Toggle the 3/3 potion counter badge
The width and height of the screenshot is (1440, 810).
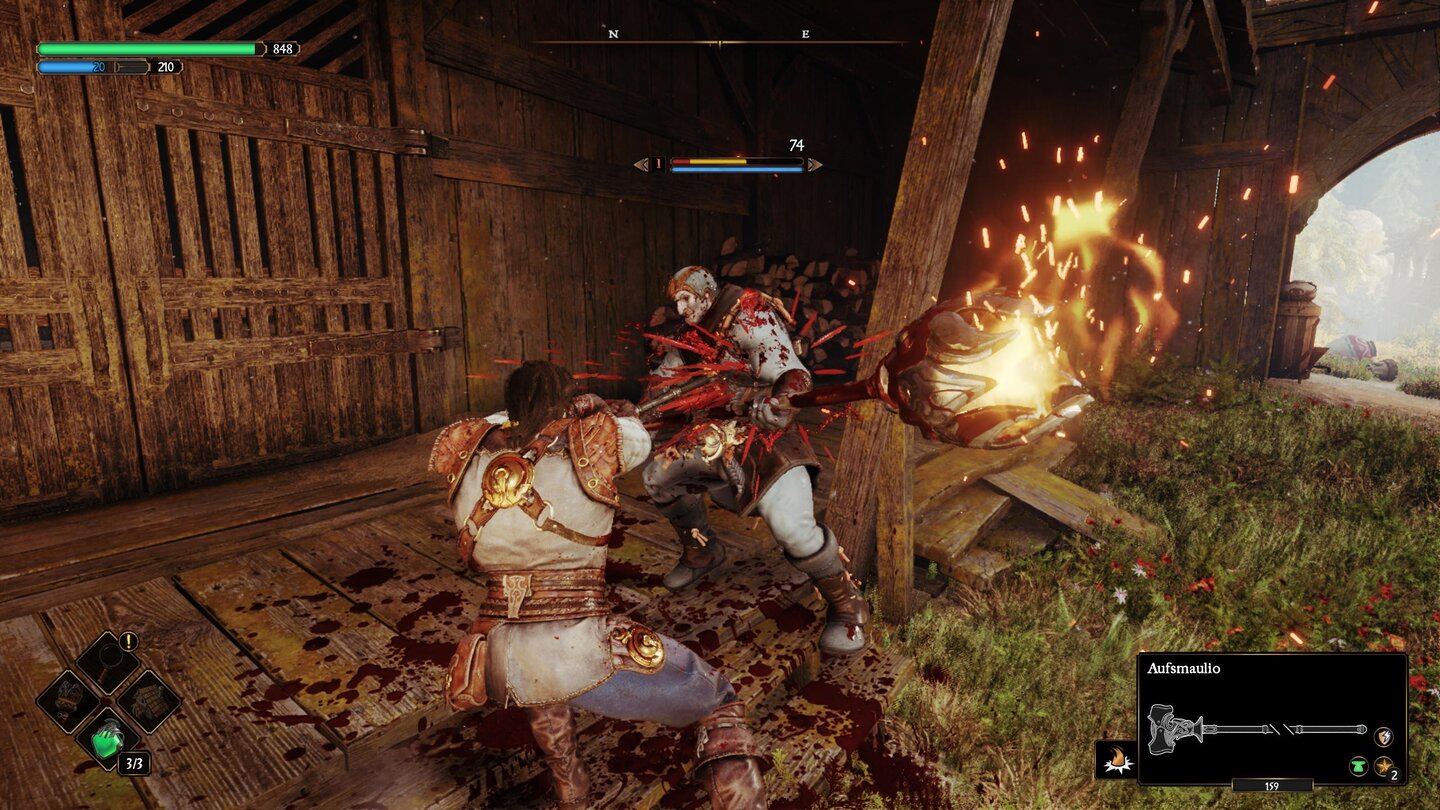[x=134, y=764]
